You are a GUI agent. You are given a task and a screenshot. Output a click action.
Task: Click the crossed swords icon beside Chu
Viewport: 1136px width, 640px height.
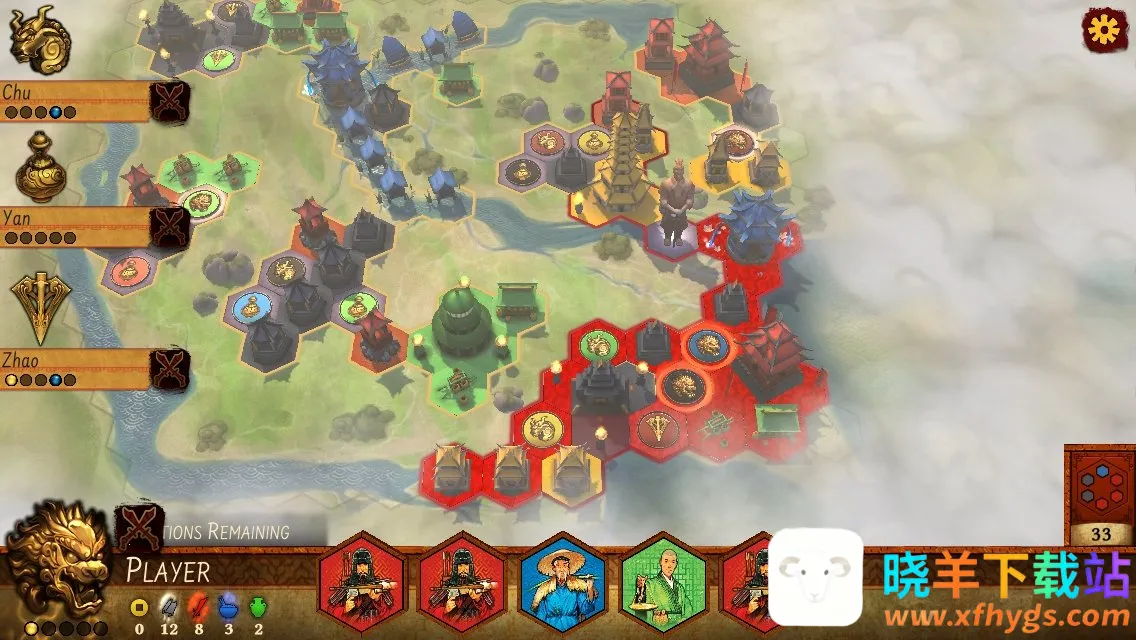(x=170, y=101)
